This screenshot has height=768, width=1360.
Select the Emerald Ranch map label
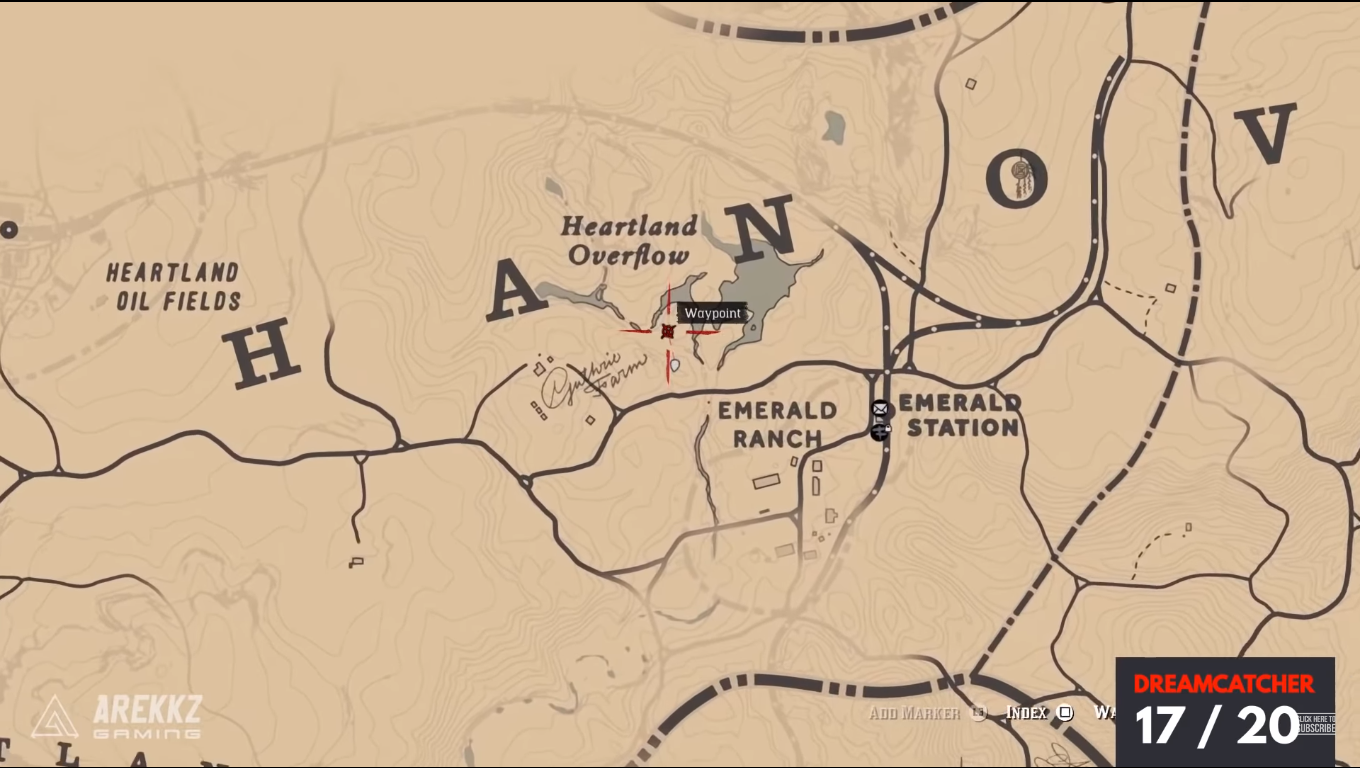776,423
